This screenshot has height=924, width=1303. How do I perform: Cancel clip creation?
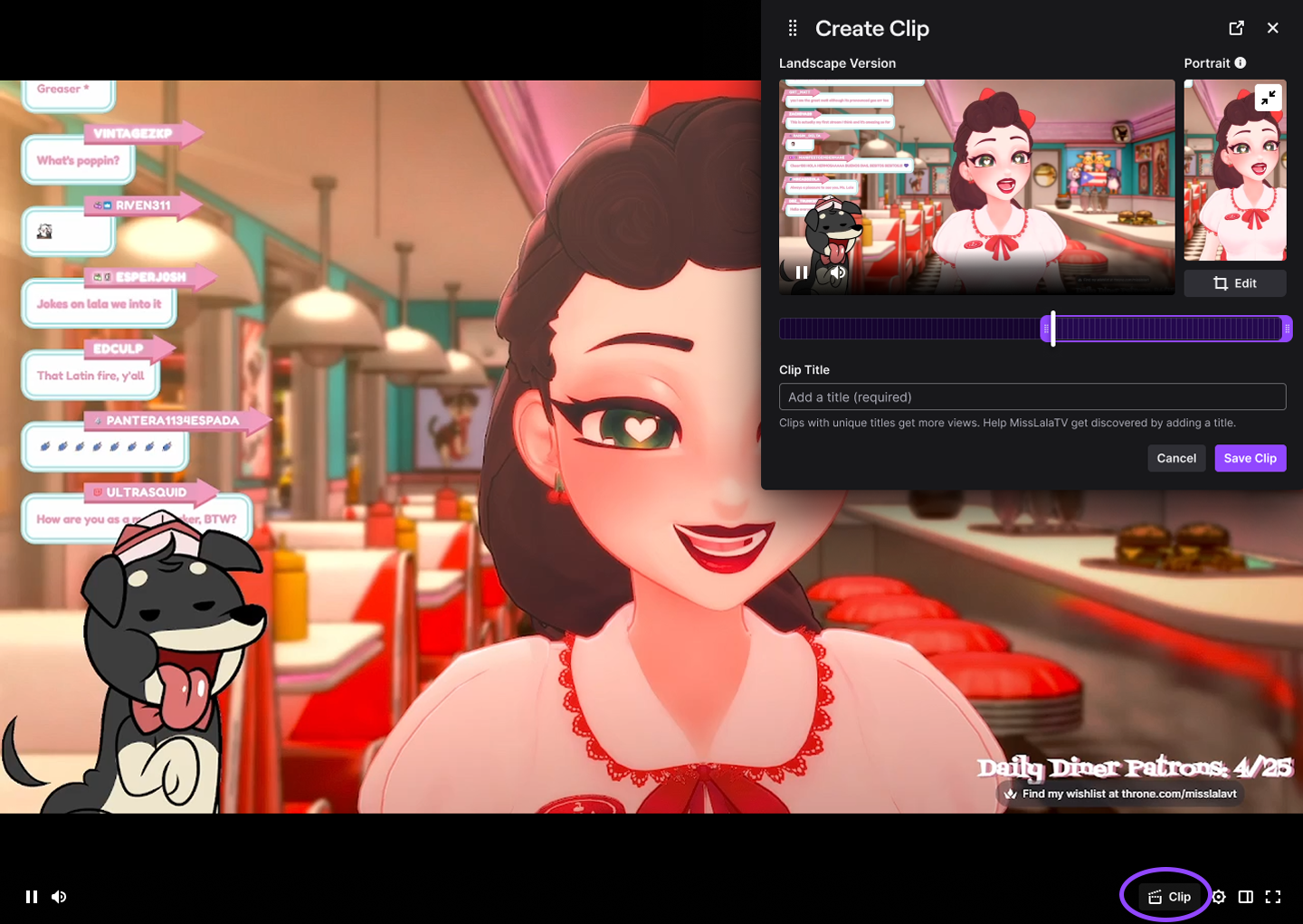(1175, 458)
